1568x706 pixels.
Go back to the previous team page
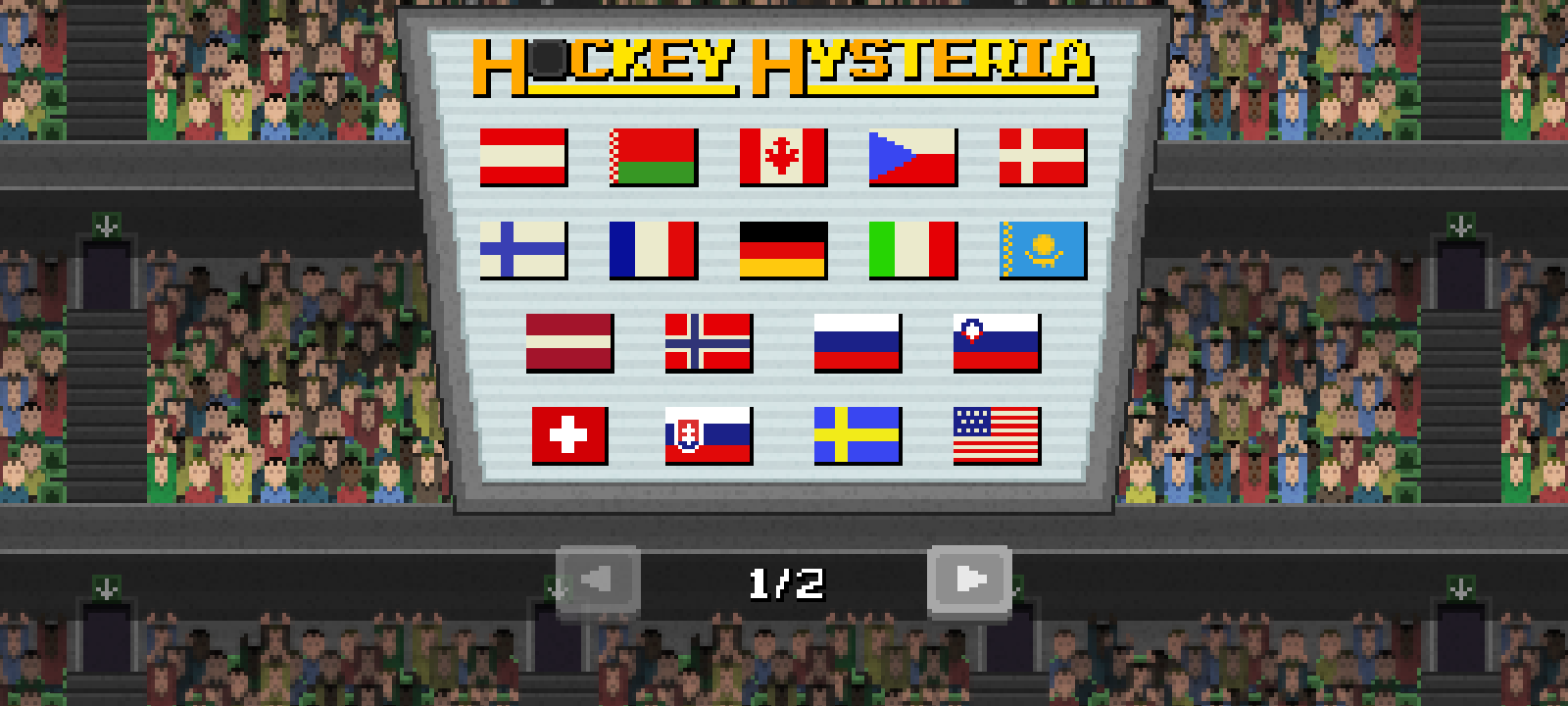596,580
